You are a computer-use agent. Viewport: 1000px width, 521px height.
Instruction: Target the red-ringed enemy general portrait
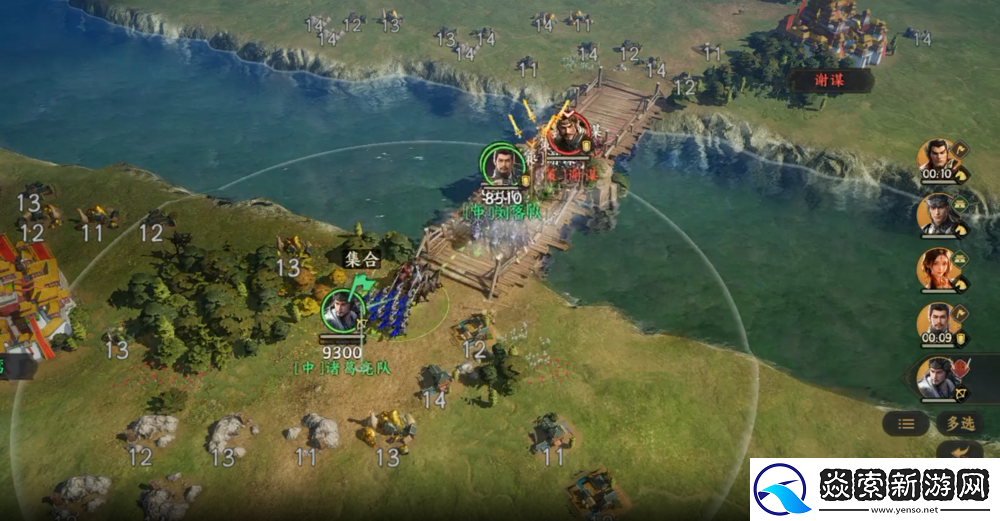click(x=568, y=134)
